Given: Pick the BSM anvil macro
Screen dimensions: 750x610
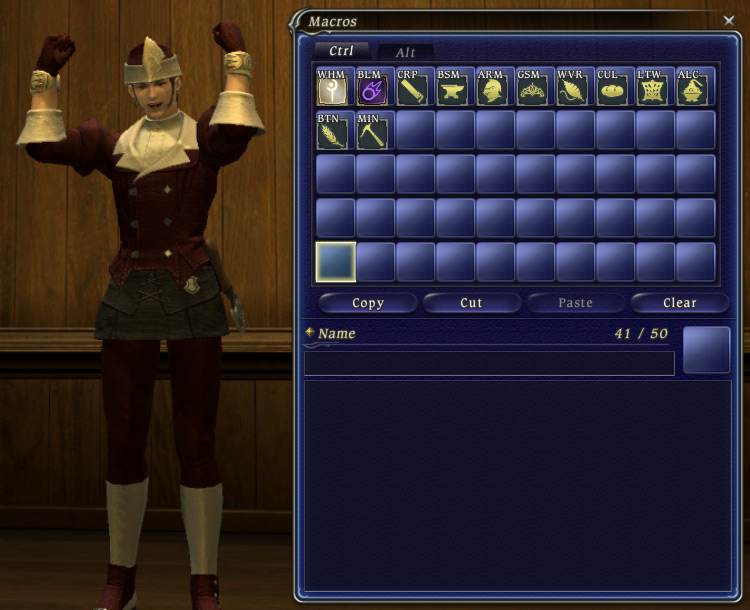Looking at the screenshot, I should [455, 88].
